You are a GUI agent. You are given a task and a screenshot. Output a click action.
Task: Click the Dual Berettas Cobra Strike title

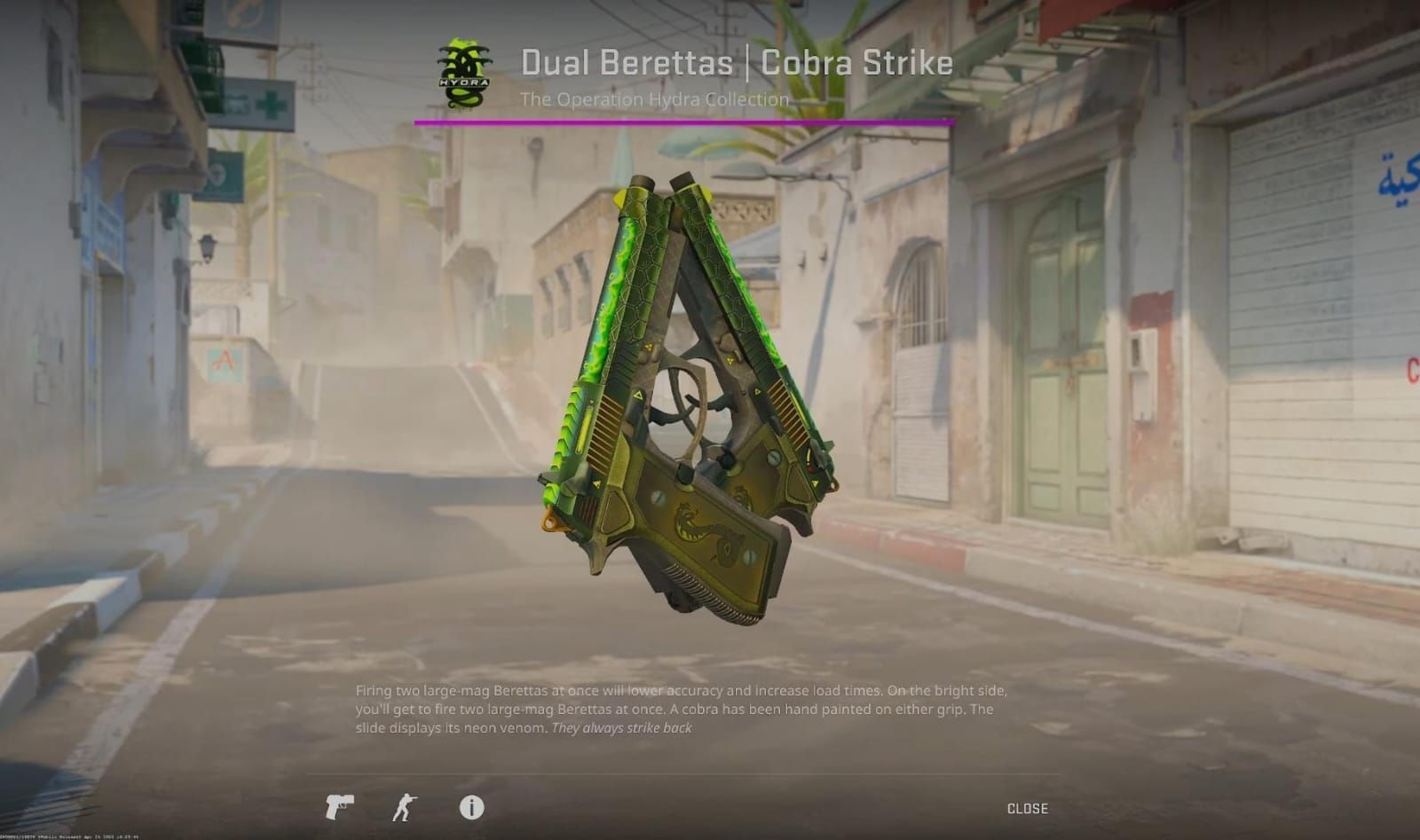pyautogui.click(x=736, y=62)
